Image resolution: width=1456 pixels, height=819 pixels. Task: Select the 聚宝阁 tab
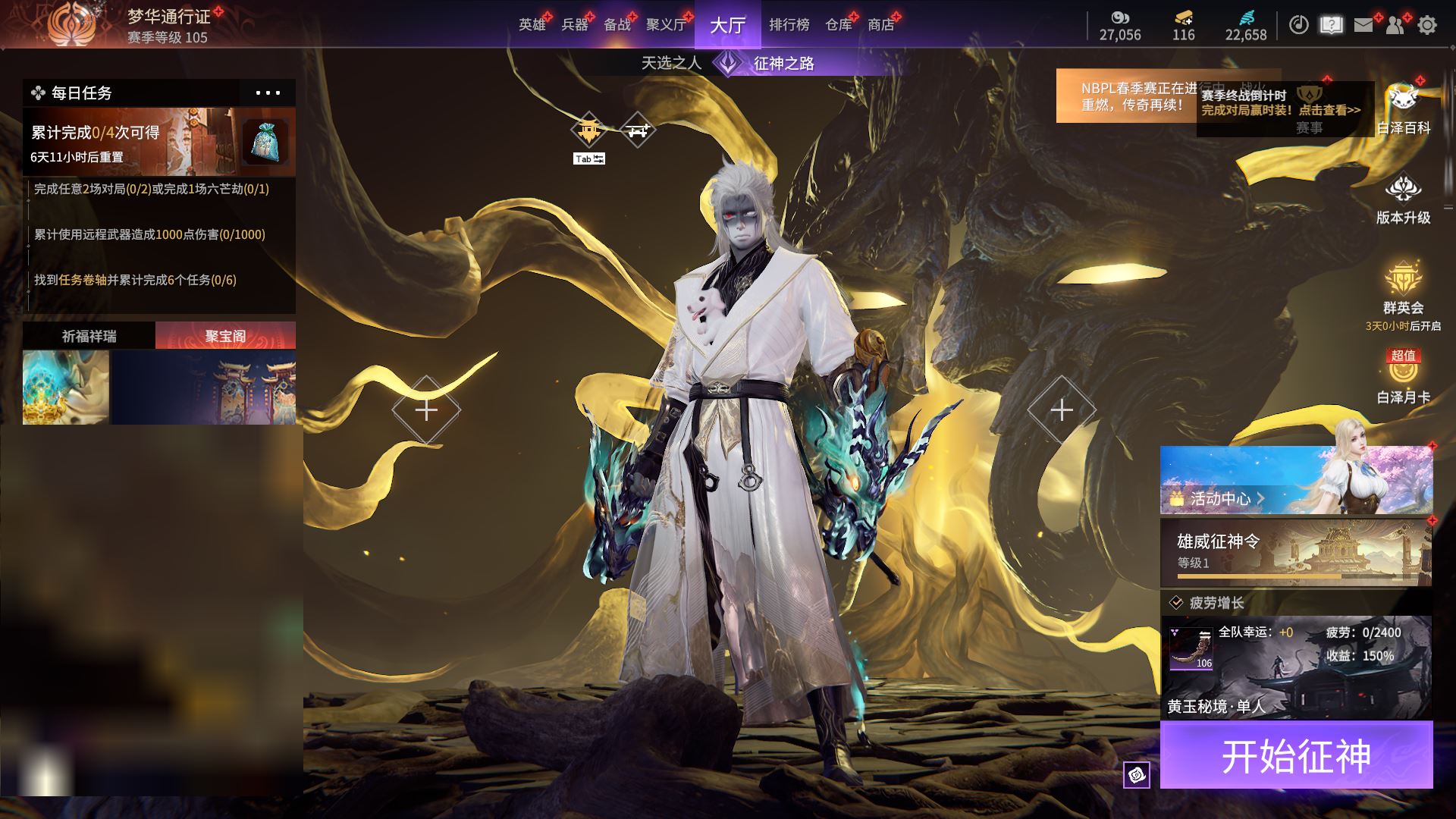225,336
